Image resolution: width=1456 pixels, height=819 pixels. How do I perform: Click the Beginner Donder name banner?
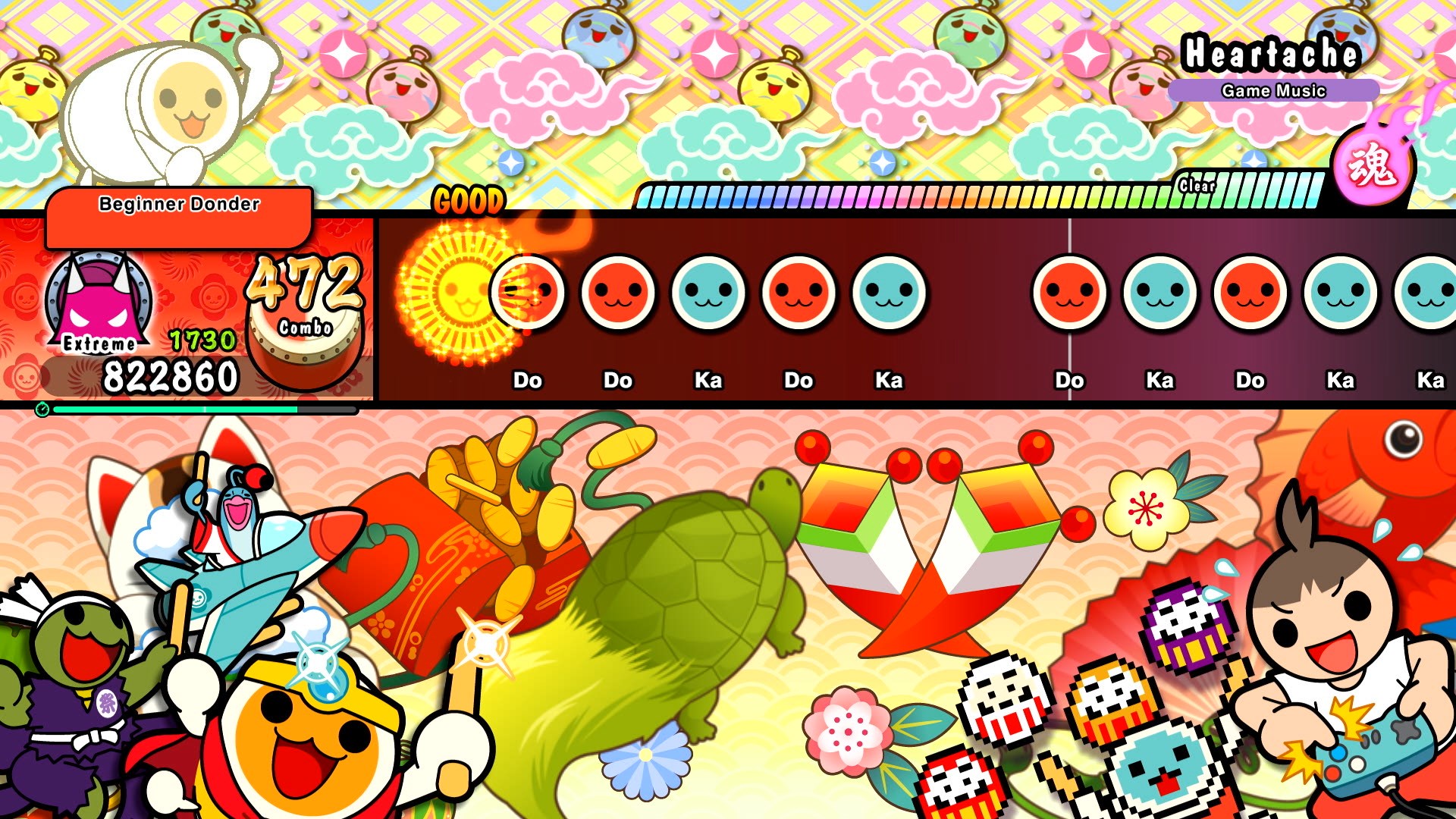[x=178, y=203]
